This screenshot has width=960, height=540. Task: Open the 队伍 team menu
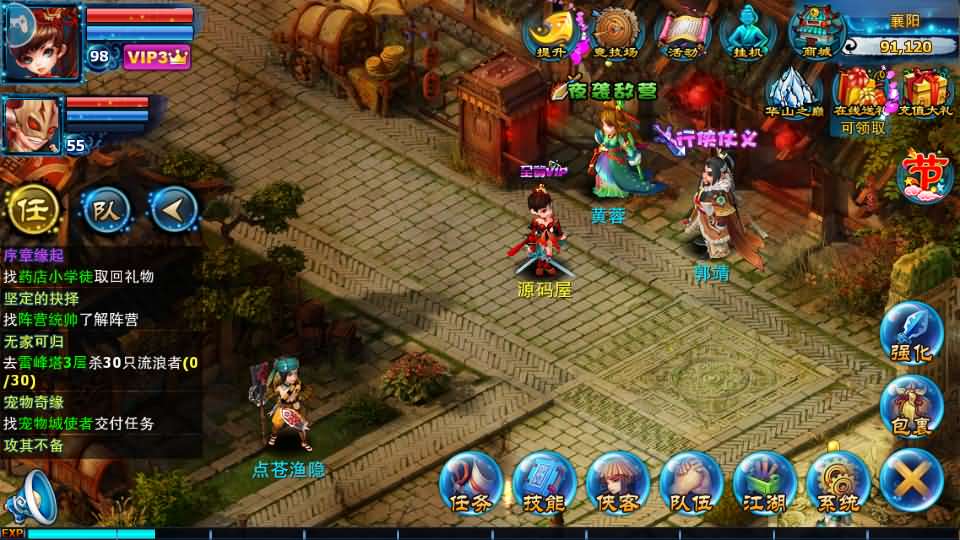click(x=690, y=481)
